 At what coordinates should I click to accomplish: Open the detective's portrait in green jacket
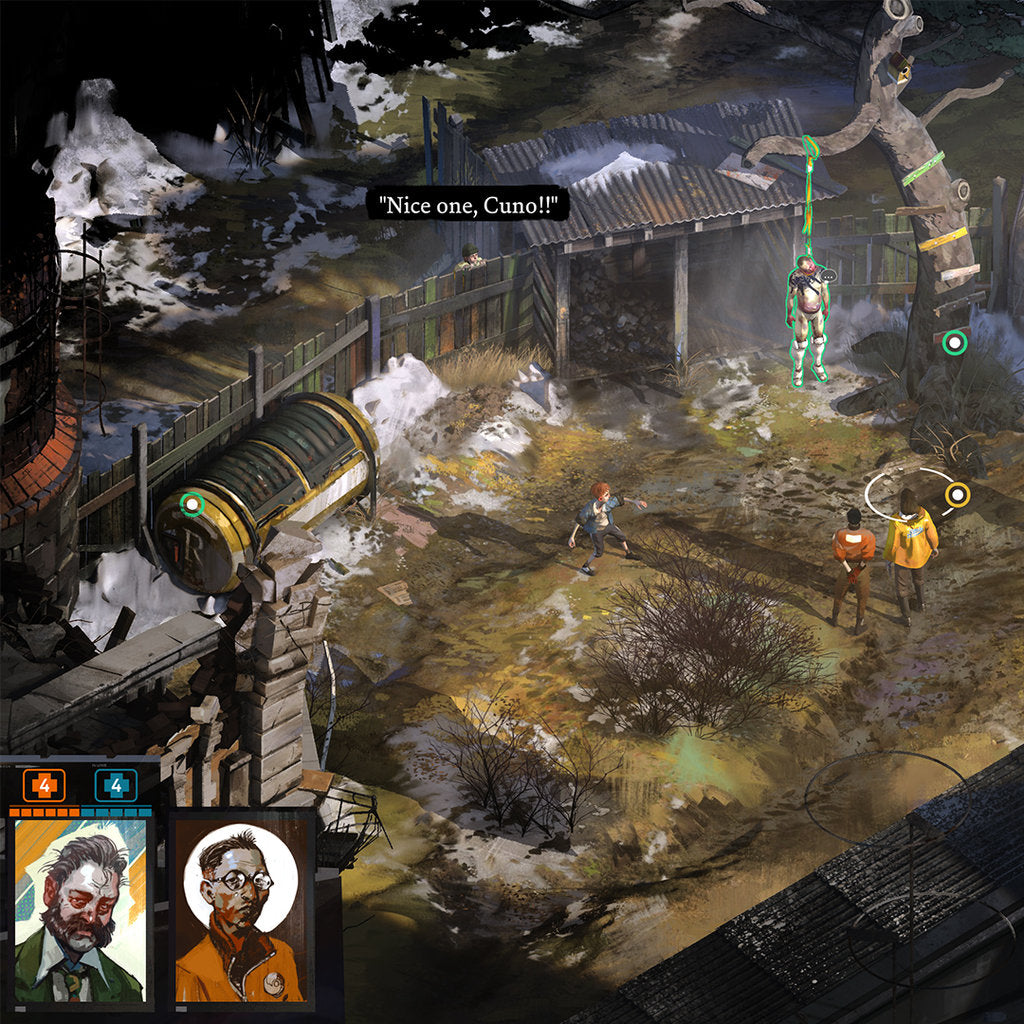[80, 910]
